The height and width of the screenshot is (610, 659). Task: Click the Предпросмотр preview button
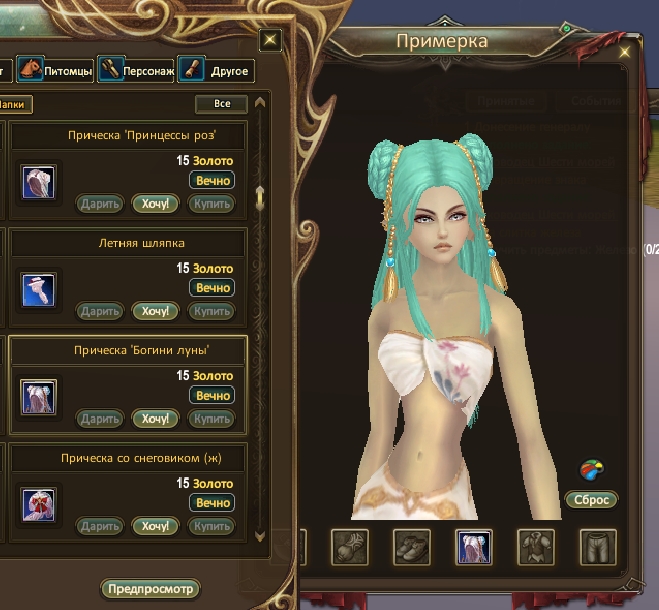pyautogui.click(x=148, y=588)
